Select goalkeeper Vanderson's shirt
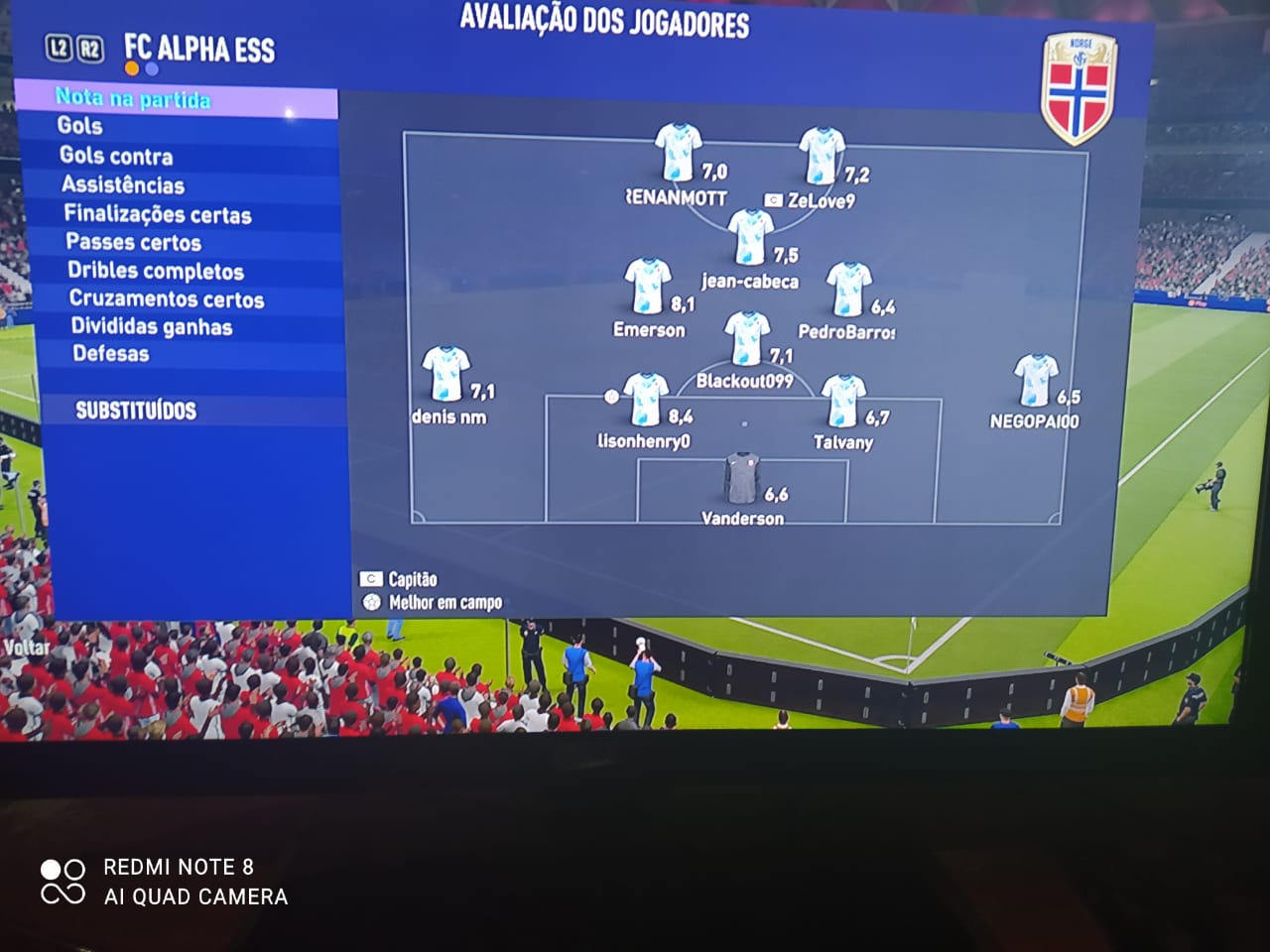Viewport: 1270px width, 952px height. point(740,478)
